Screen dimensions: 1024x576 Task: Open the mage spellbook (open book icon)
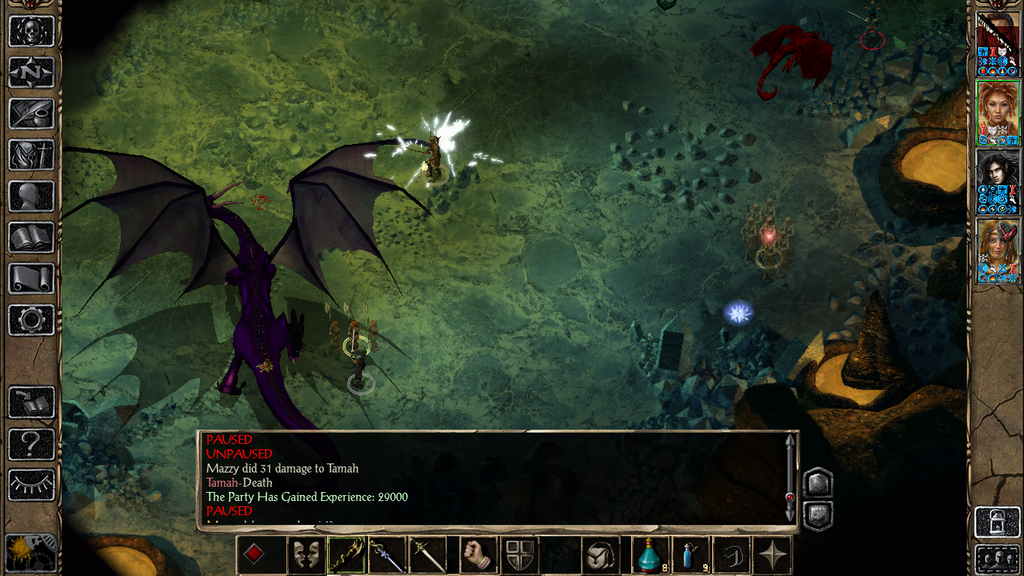31,237
